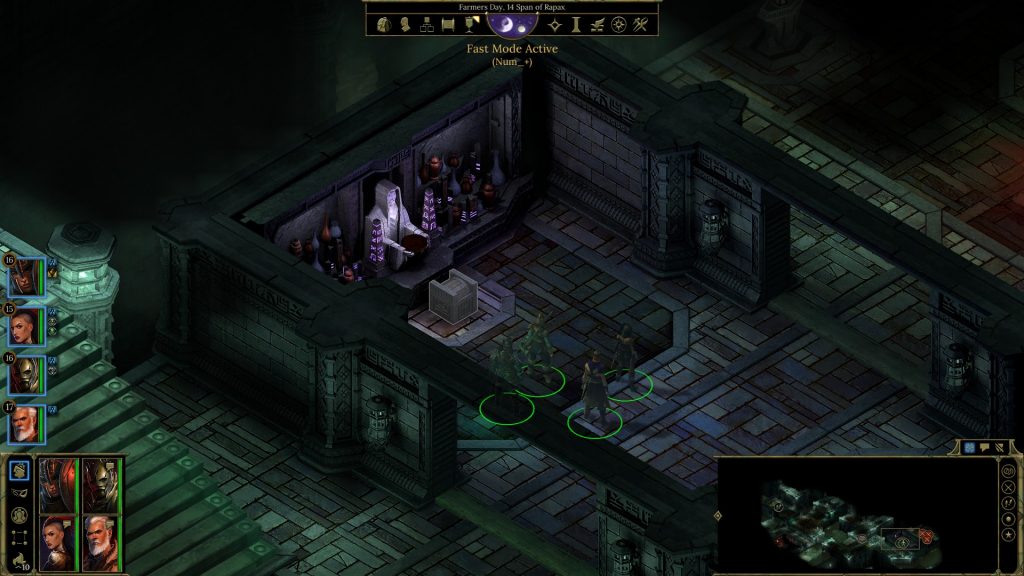Image resolution: width=1024 pixels, height=576 pixels.
Task: Click the goblet icon in the top bar
Action: click(x=472, y=24)
